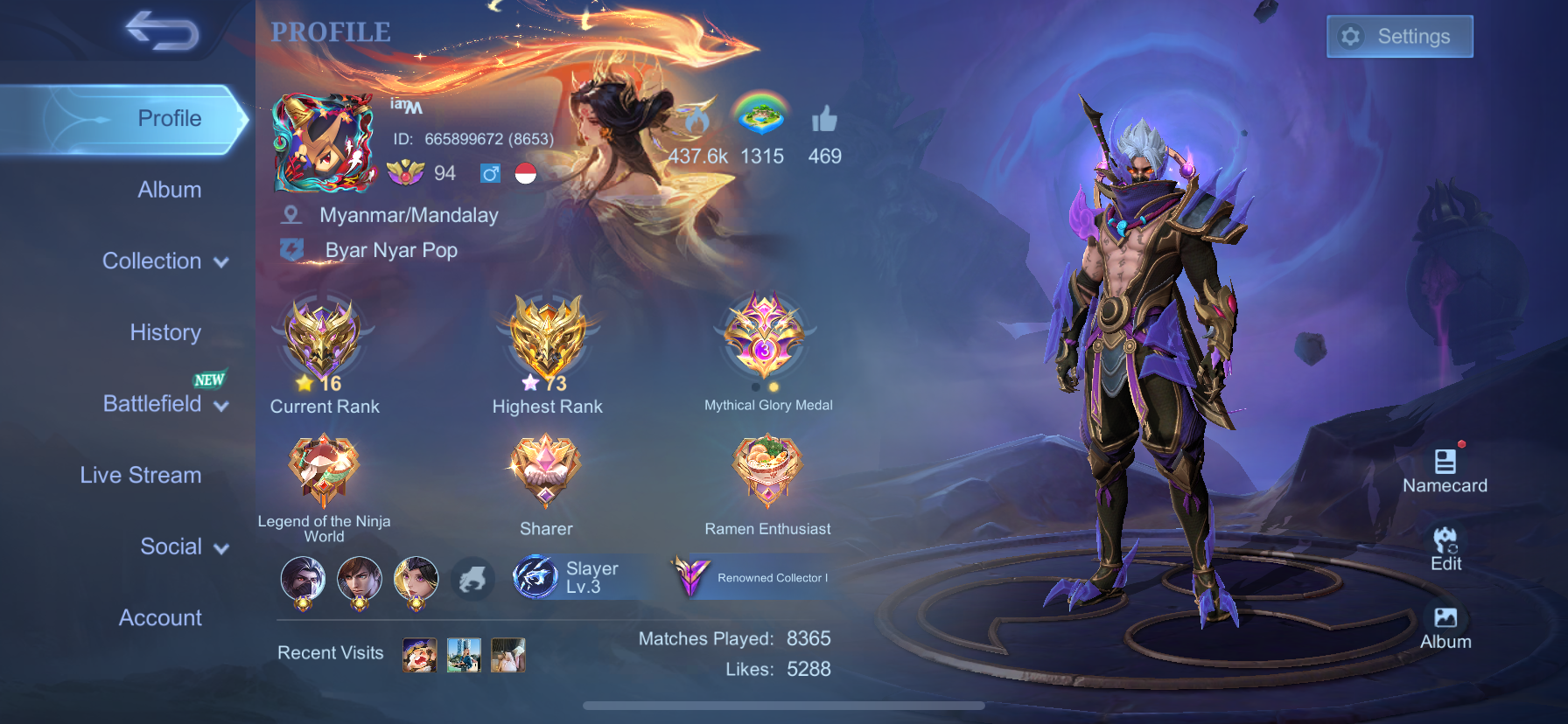Image resolution: width=1568 pixels, height=724 pixels.
Task: Open the Account tab
Action: pos(160,618)
